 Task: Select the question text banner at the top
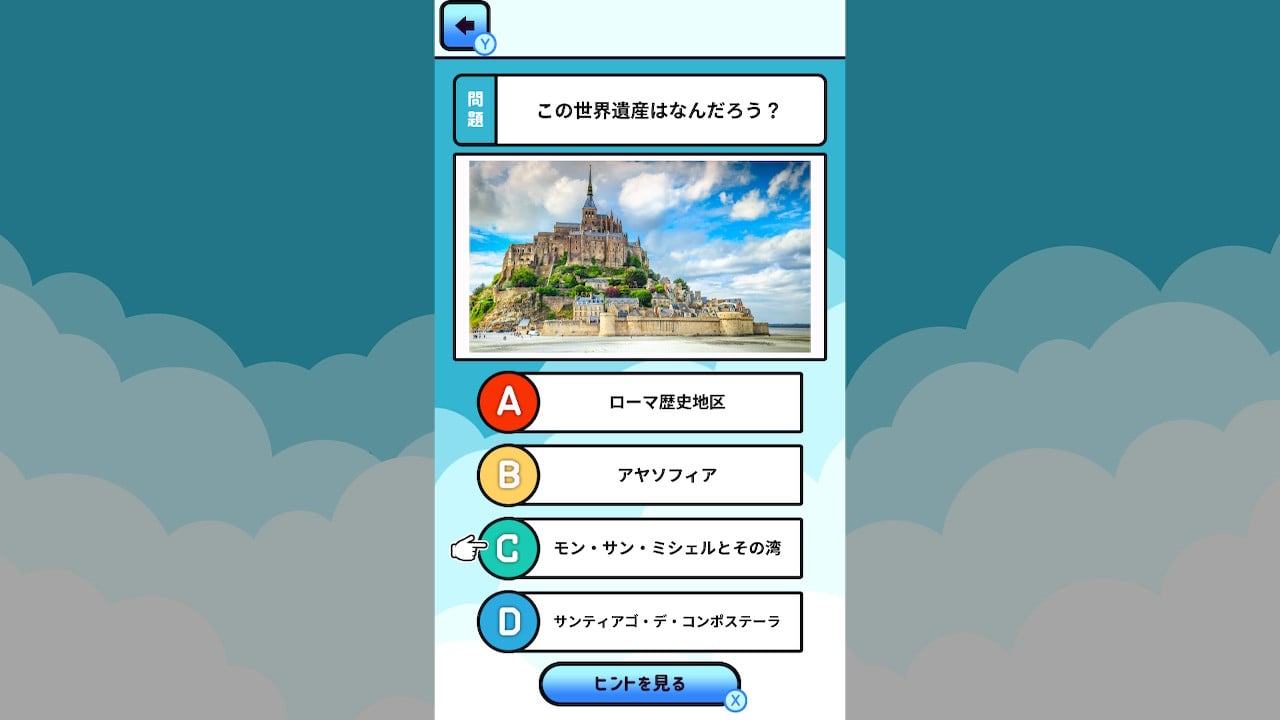660,109
